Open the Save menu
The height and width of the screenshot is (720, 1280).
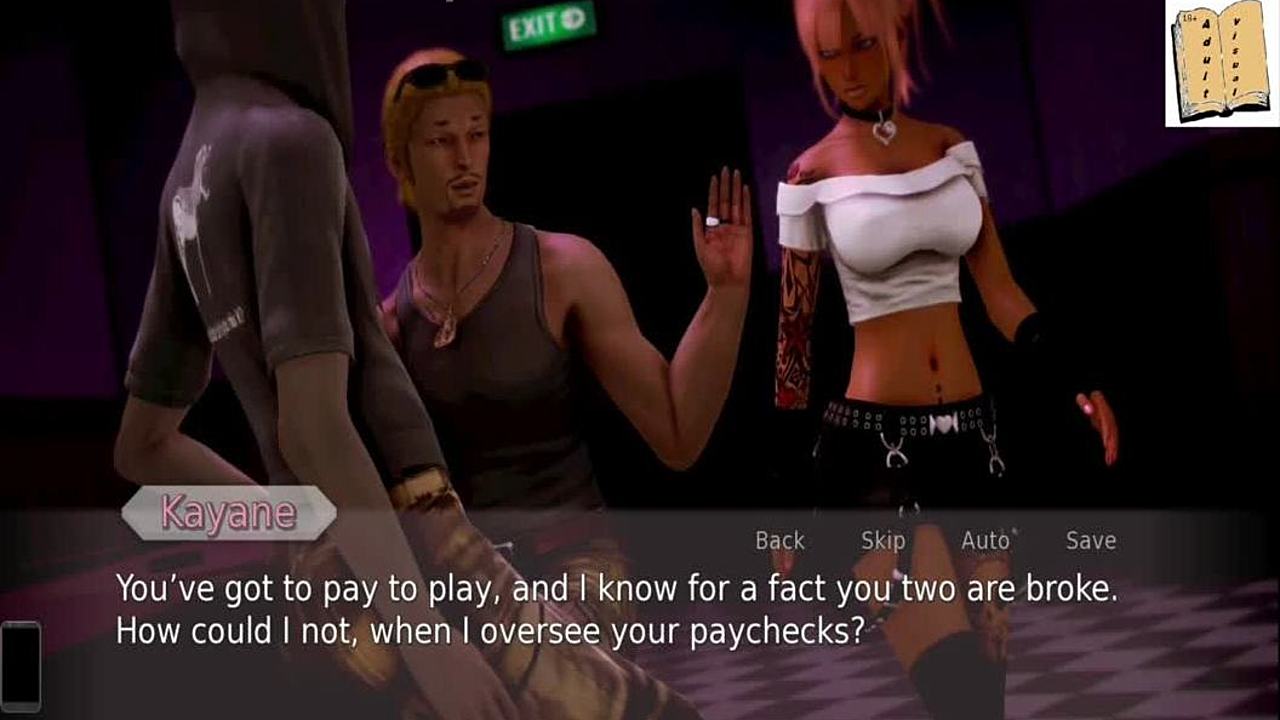1090,541
